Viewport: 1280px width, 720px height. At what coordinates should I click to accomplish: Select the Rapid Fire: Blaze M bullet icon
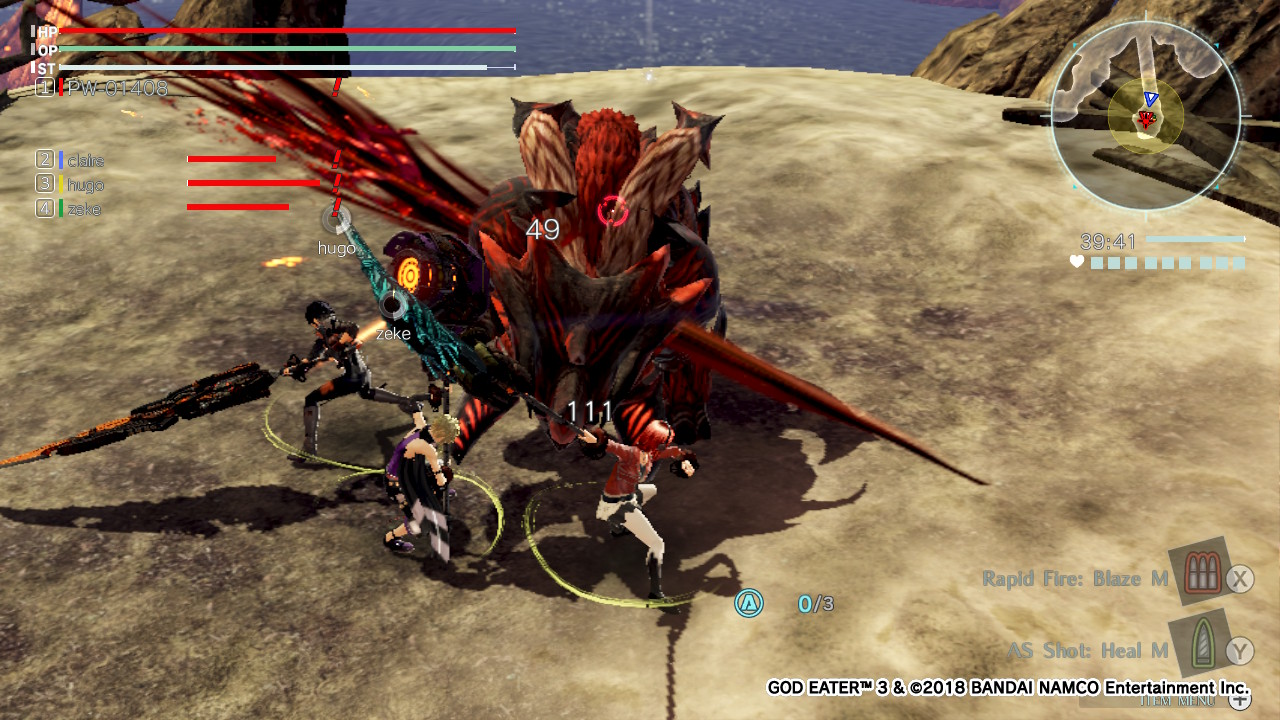1201,575
